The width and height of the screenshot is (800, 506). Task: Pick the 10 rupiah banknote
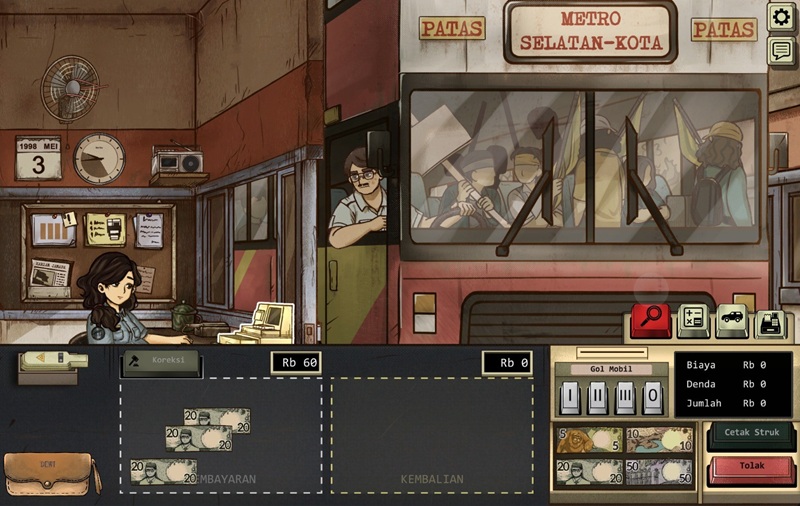659,440
